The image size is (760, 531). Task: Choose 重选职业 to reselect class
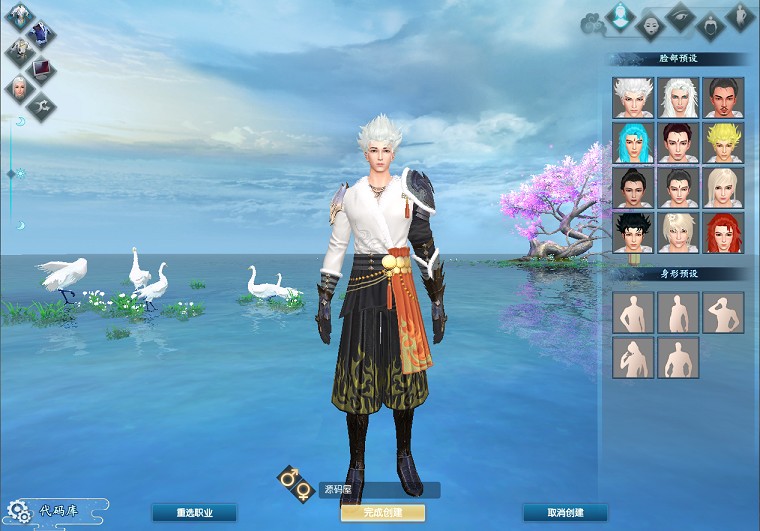pyautogui.click(x=194, y=513)
